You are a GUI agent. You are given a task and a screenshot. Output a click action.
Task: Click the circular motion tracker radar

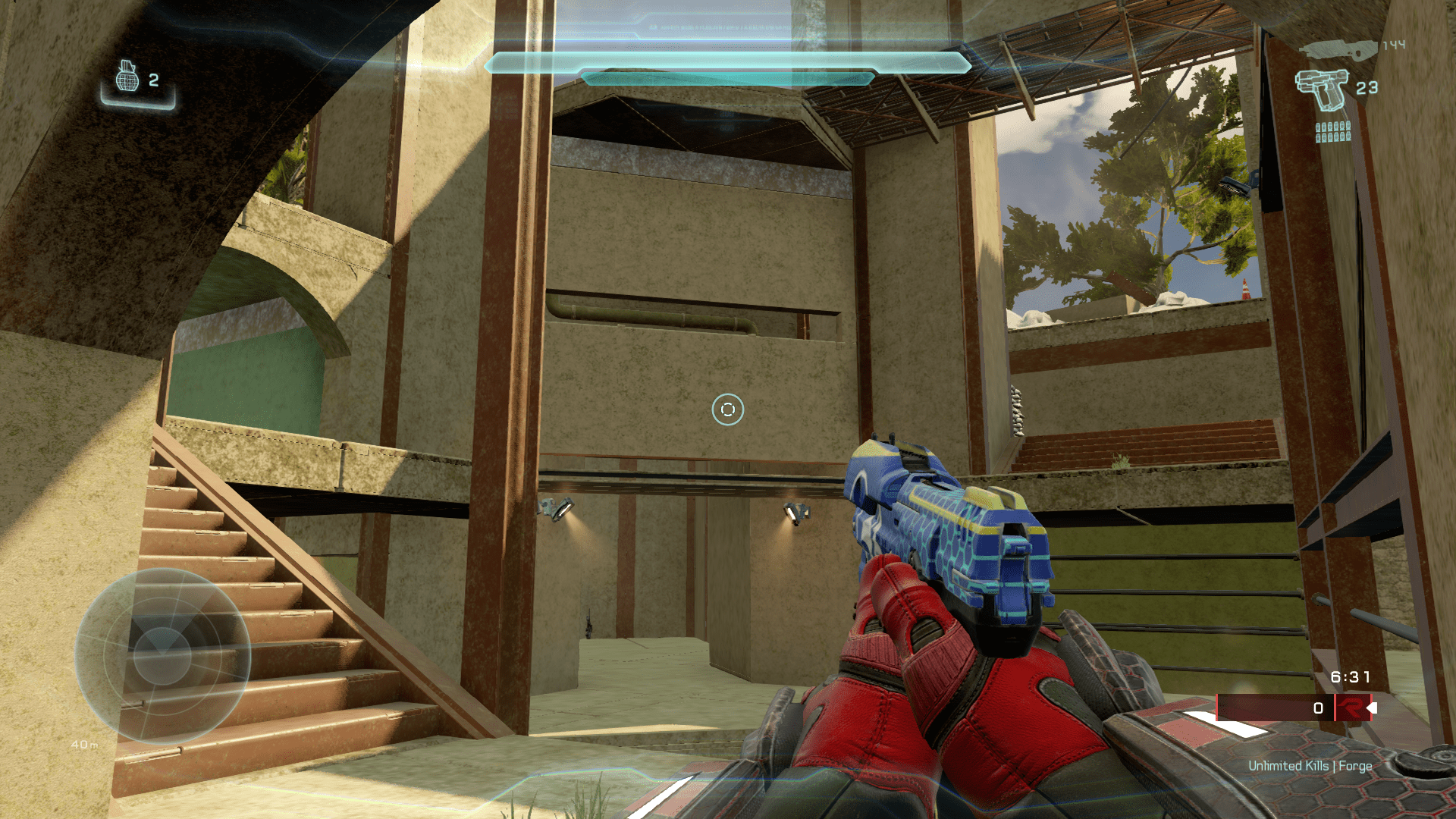(162, 655)
